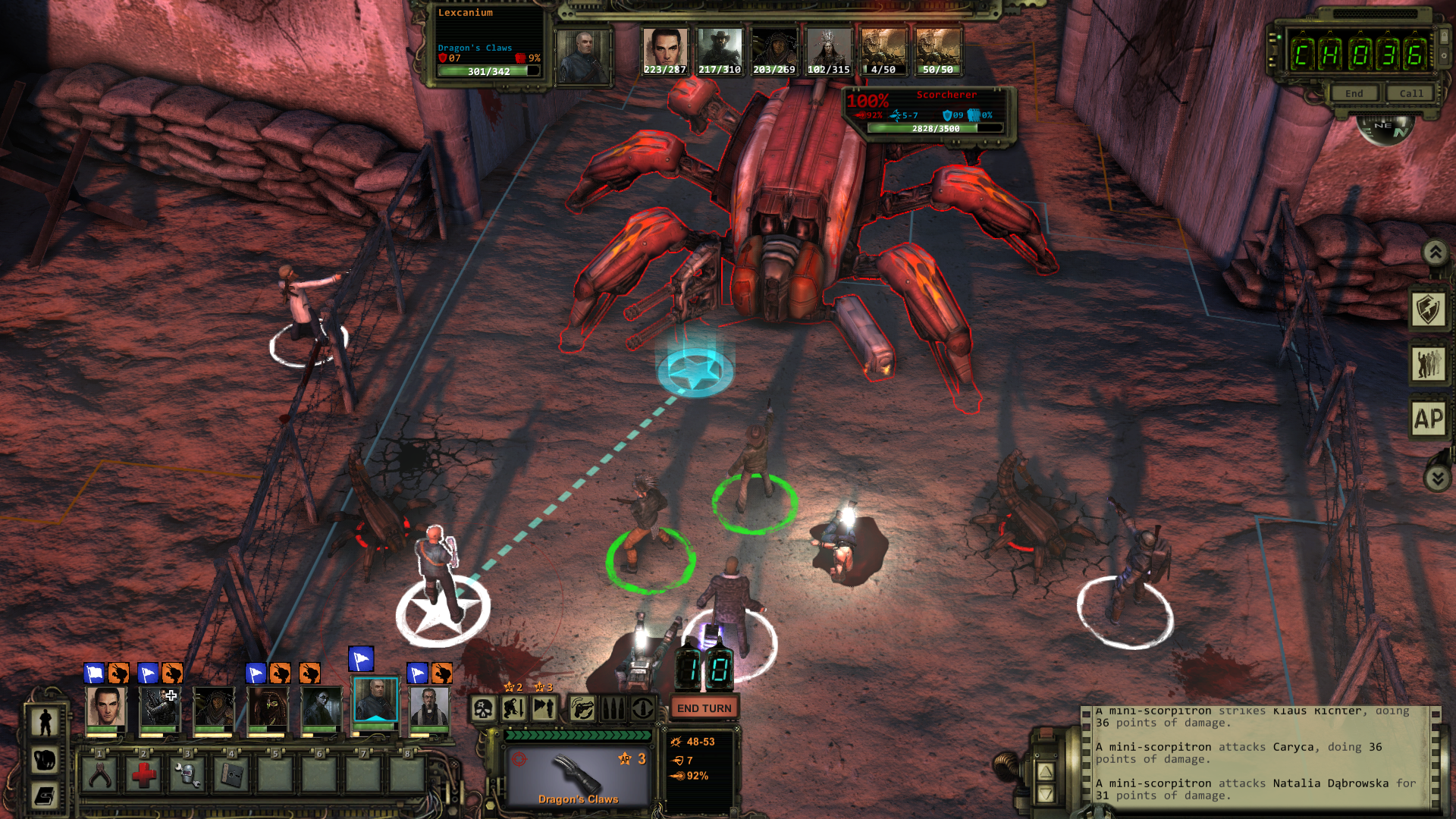Viewport: 1456px width, 819px height.
Task: Open the squad group formation button
Action: point(1429,364)
